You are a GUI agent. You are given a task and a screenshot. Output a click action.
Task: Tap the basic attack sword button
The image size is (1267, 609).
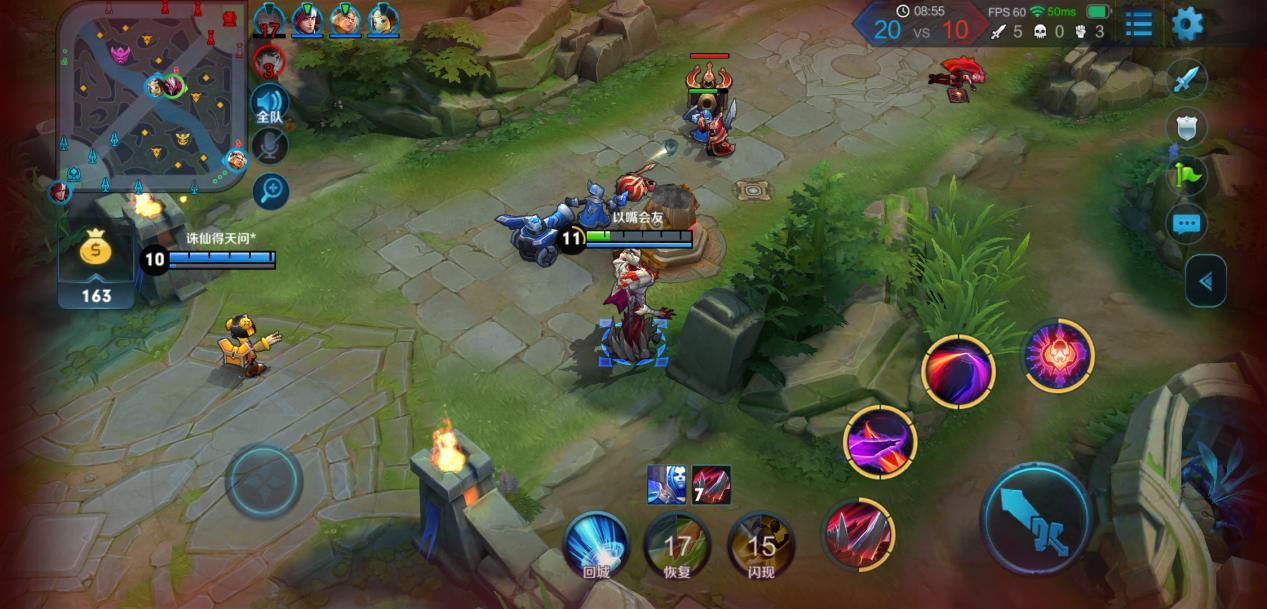click(1034, 520)
